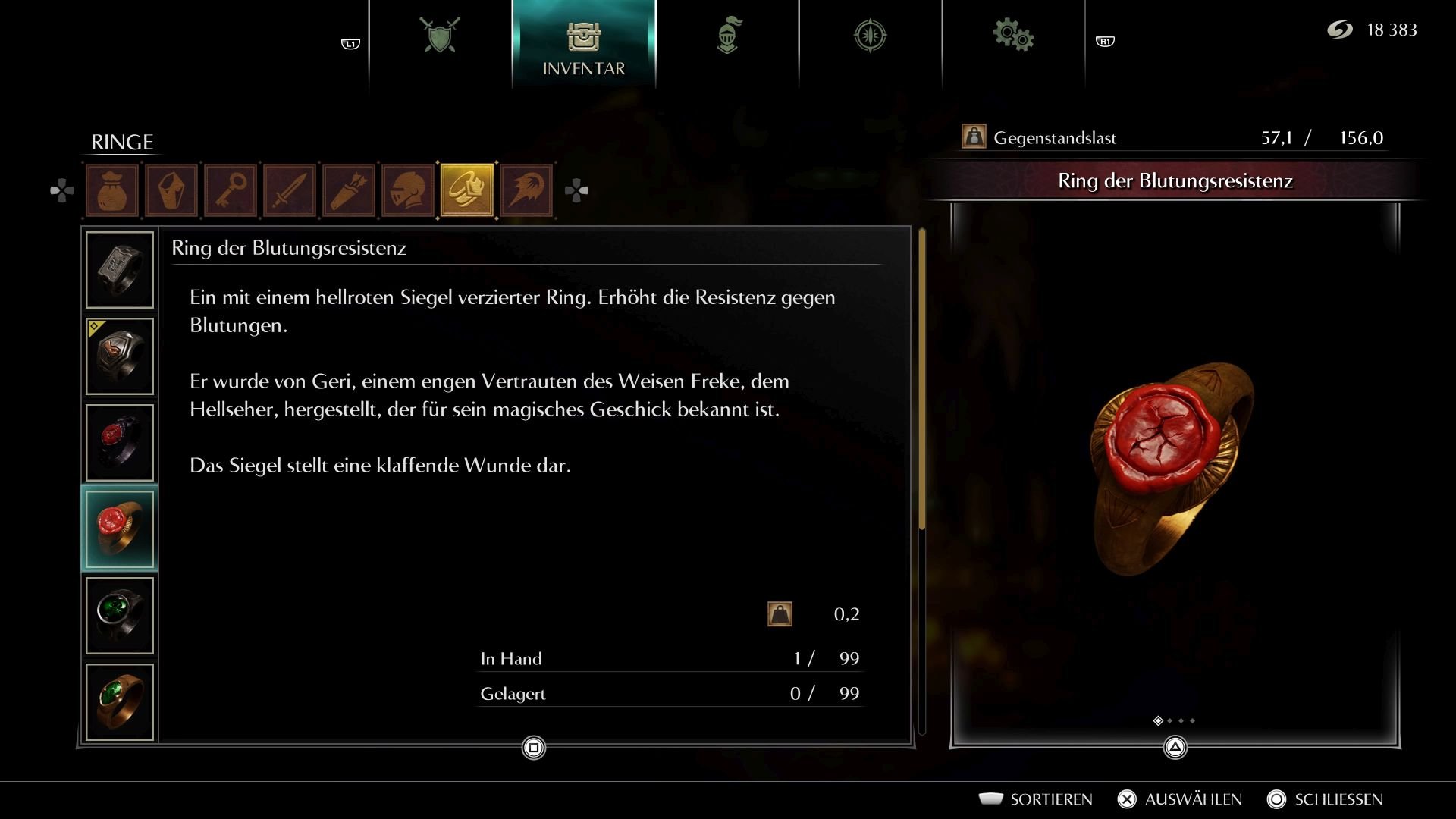Select the highlighted rings category
This screenshot has height=819, width=1456.
[467, 190]
